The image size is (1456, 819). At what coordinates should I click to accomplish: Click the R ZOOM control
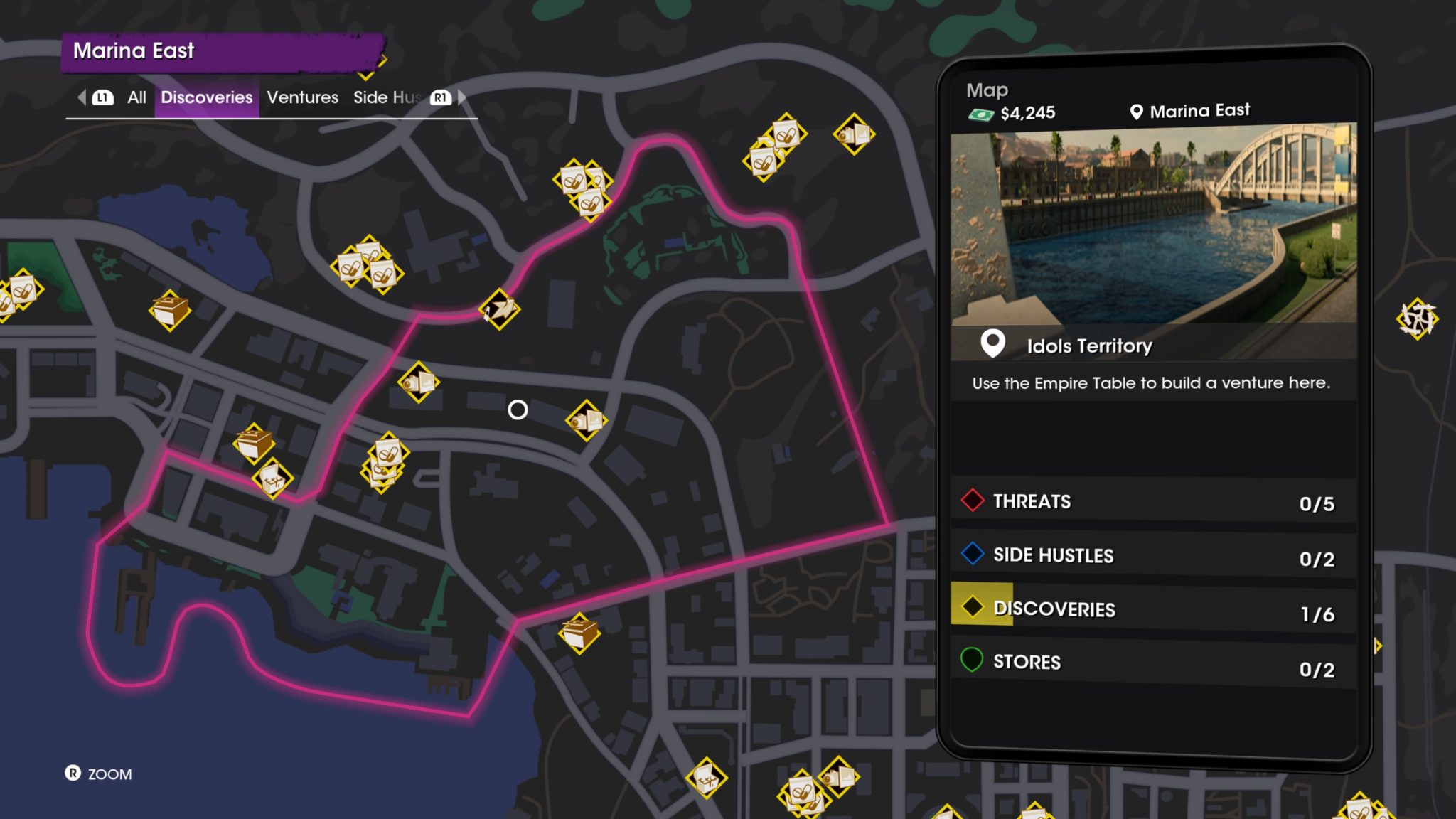pyautogui.click(x=100, y=774)
